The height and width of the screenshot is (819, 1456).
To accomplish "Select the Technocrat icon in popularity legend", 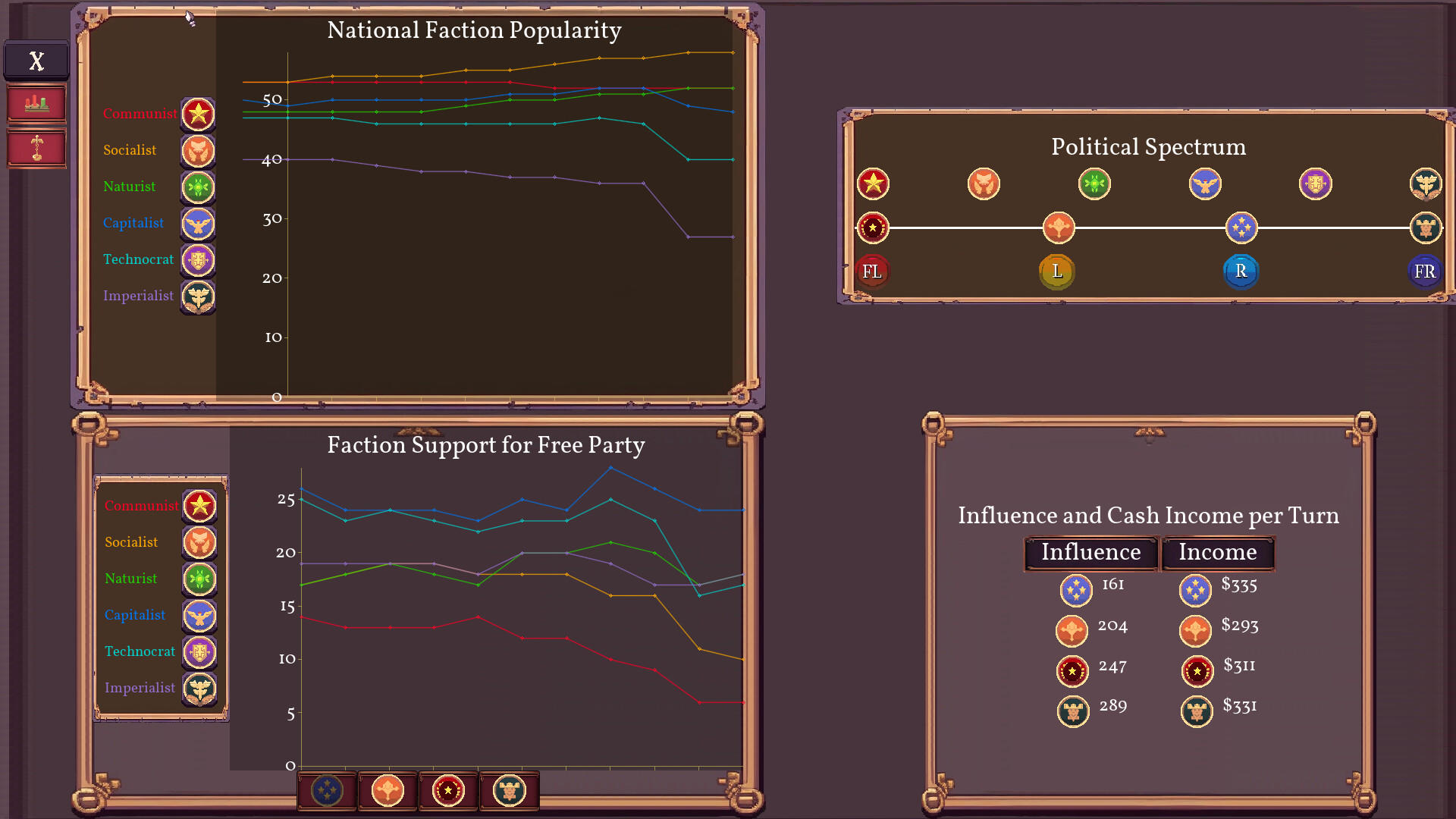I will (198, 260).
